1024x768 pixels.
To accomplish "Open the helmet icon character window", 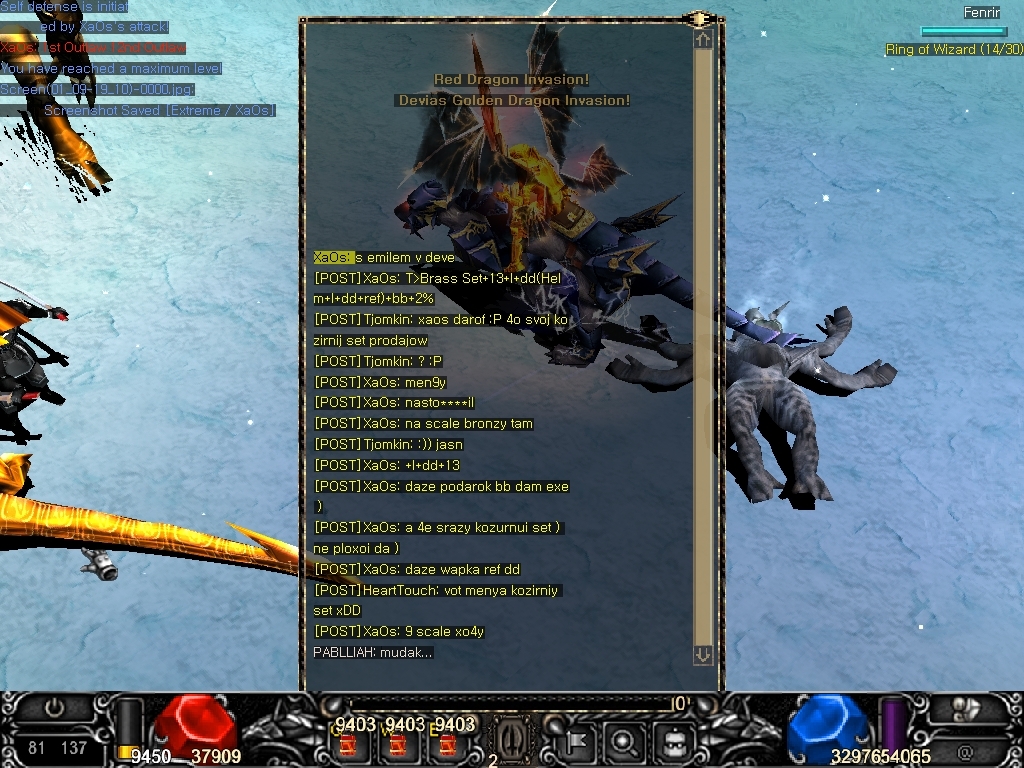I will point(673,743).
